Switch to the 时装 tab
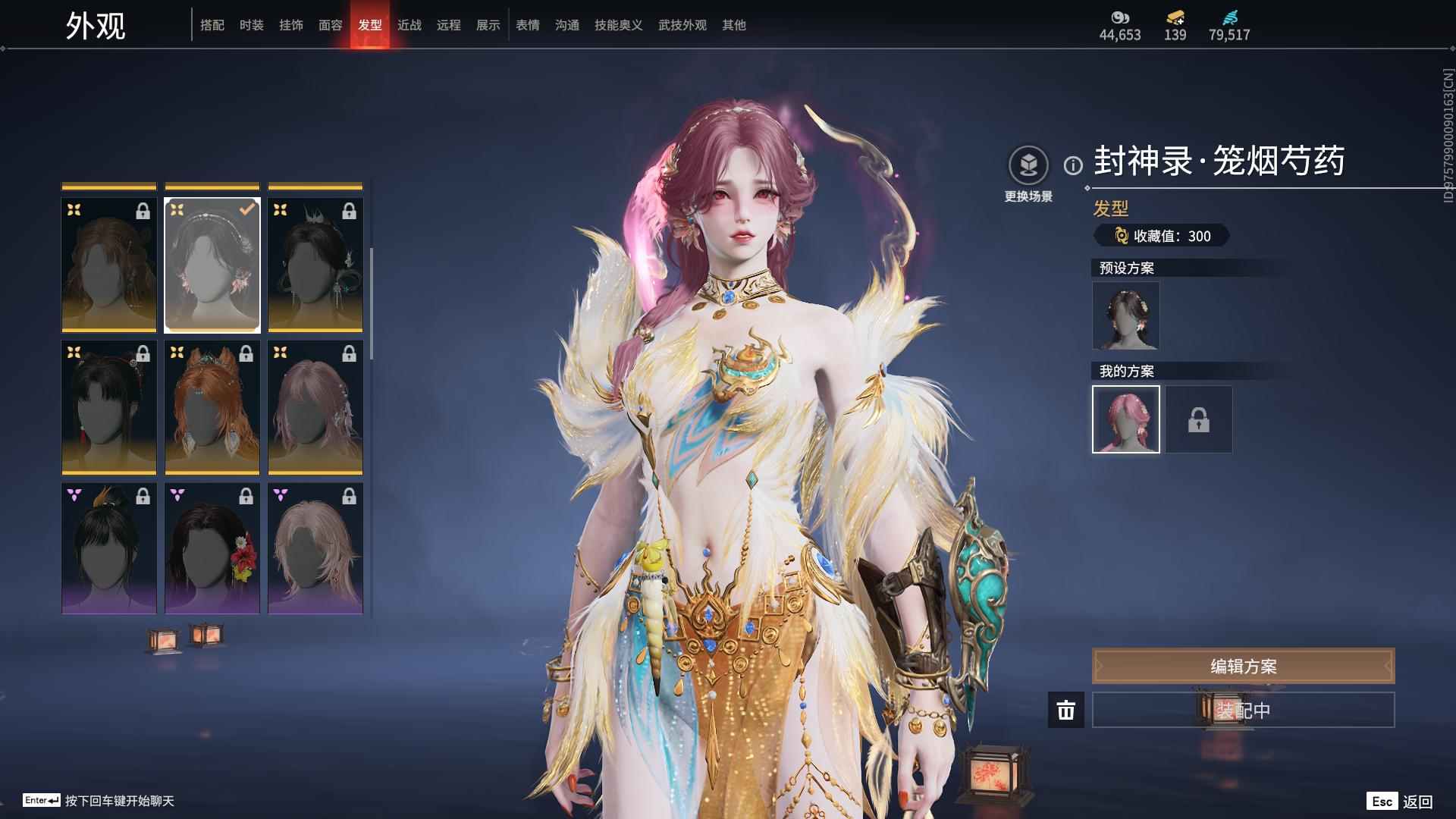1456x819 pixels. pyautogui.click(x=251, y=25)
